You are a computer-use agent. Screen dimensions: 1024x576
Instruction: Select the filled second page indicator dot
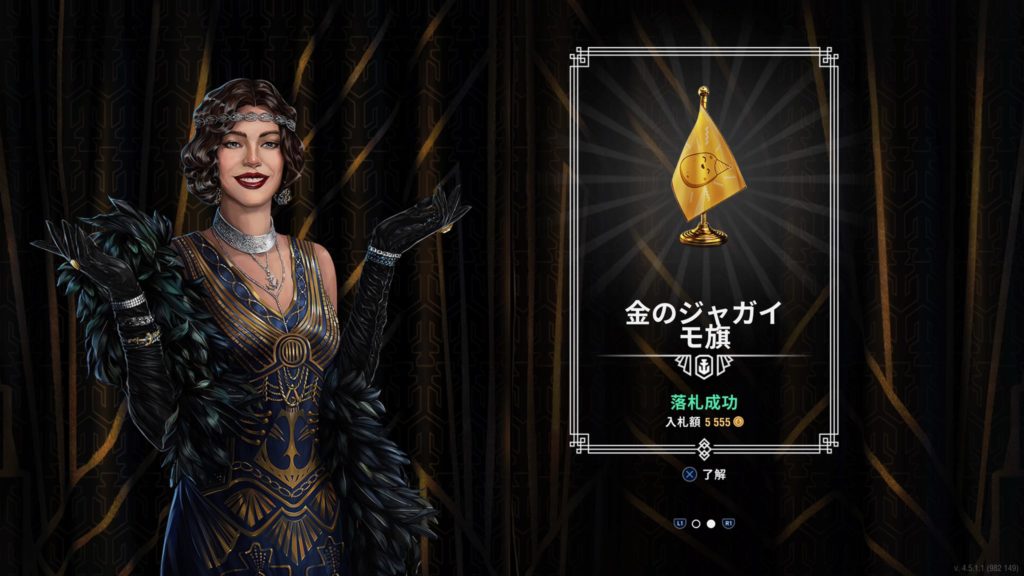click(710, 523)
